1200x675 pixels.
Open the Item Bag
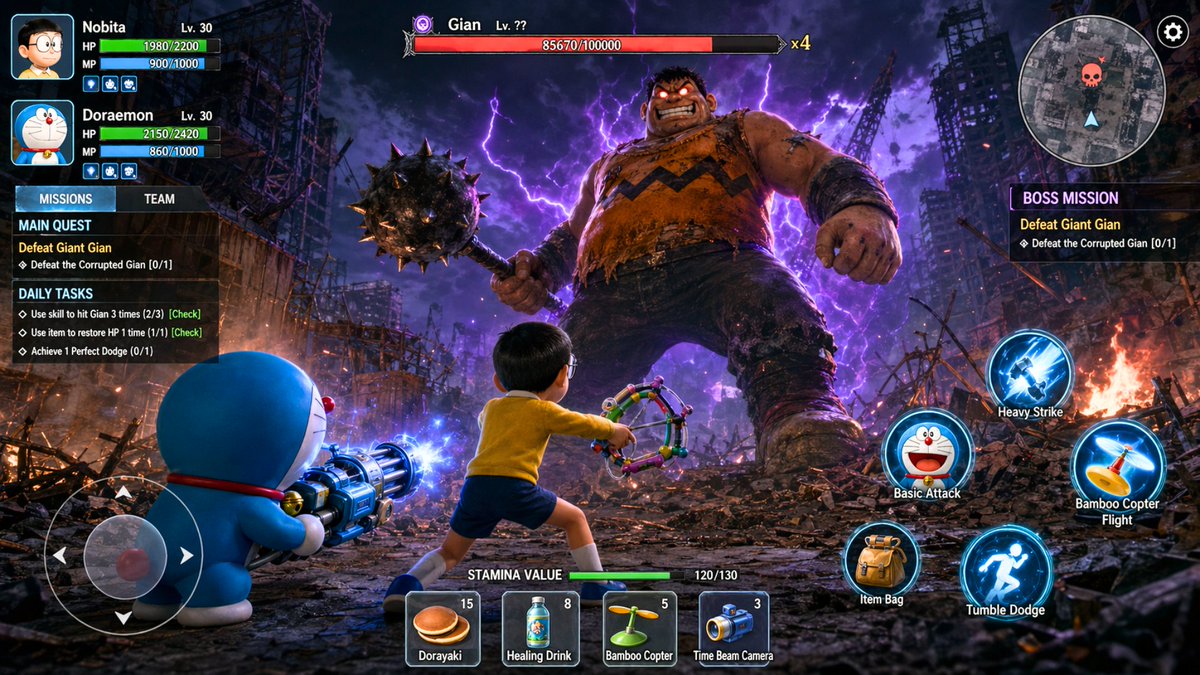(x=881, y=562)
